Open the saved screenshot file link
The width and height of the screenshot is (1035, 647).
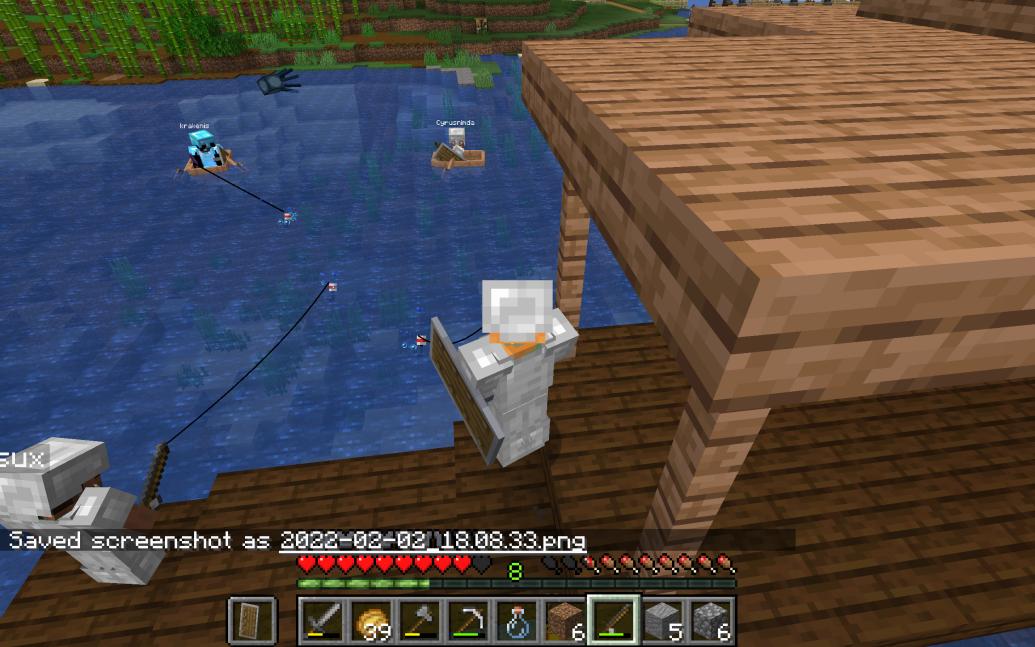pos(432,541)
